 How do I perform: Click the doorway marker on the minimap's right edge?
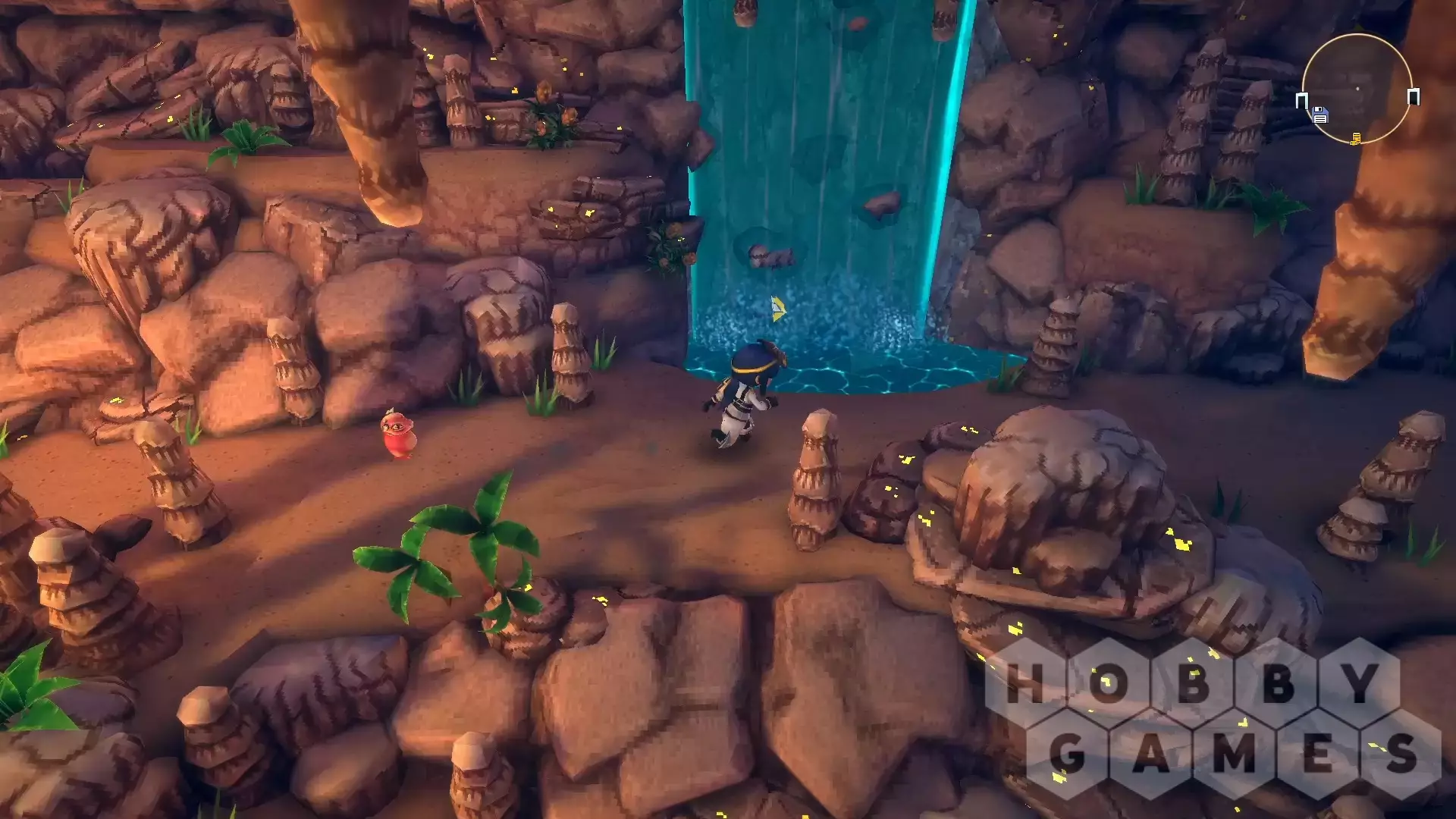pos(1414,96)
